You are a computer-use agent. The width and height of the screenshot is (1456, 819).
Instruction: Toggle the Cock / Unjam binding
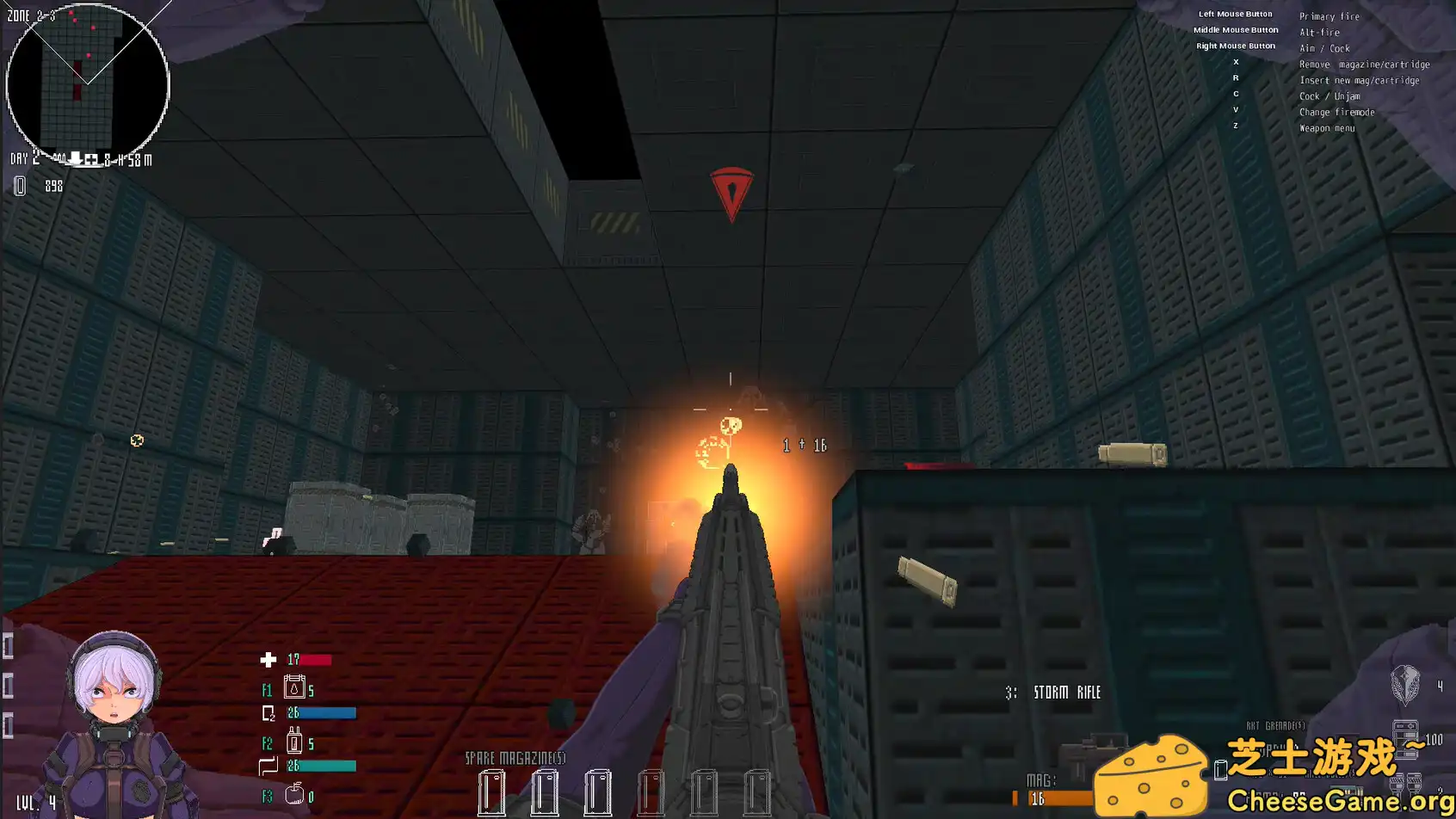coord(1329,95)
